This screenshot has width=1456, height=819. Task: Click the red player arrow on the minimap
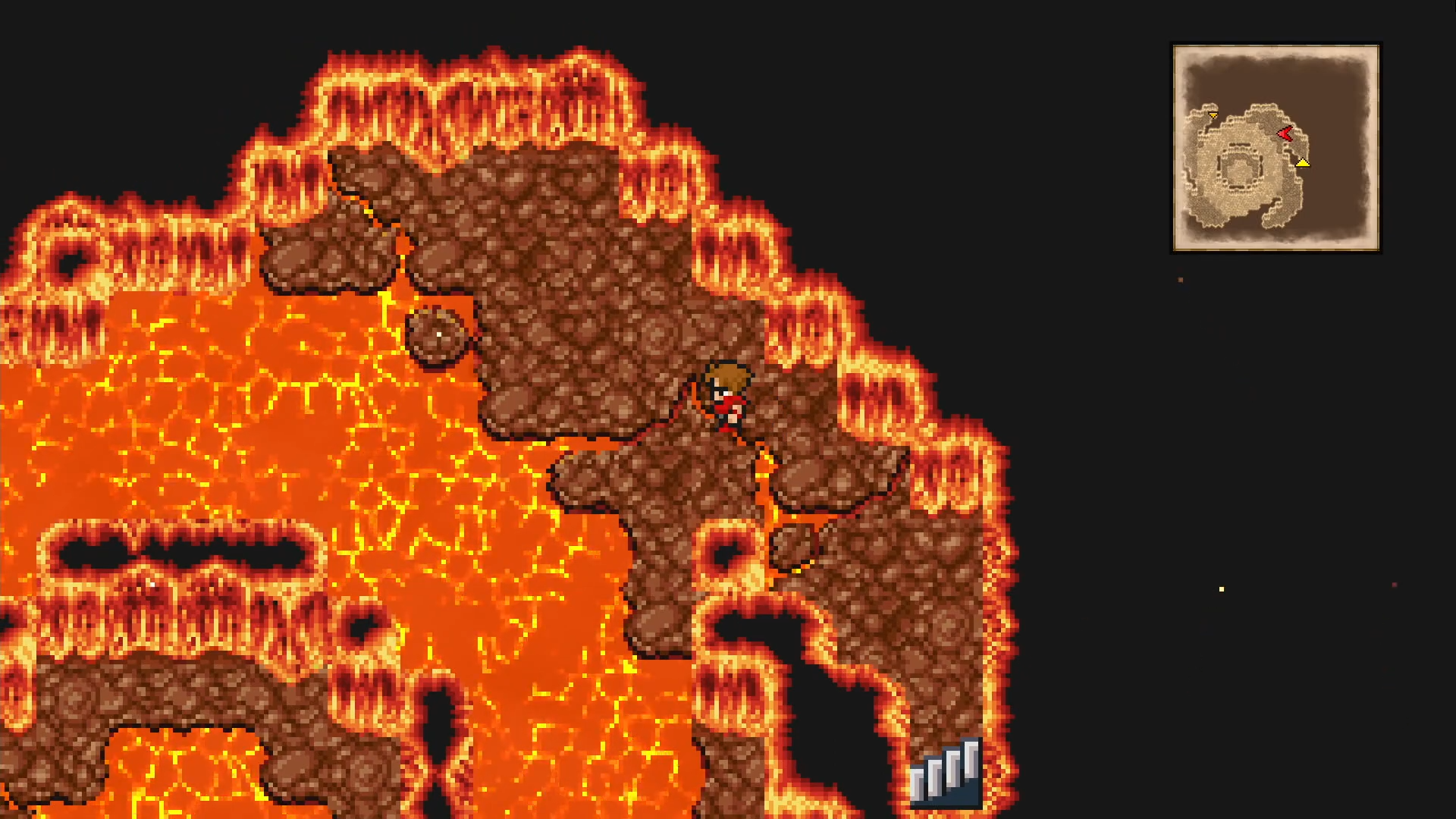point(1284,133)
